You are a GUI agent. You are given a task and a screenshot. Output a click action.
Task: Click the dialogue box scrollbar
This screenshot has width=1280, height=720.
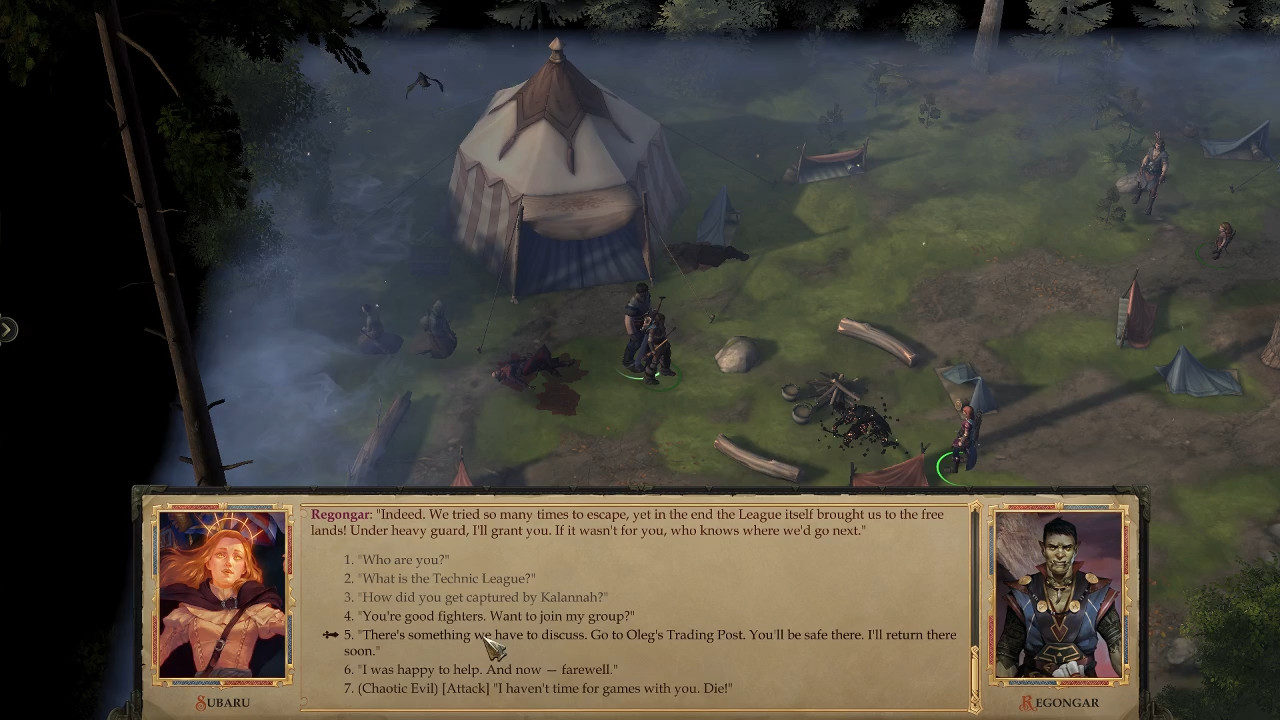point(975,600)
